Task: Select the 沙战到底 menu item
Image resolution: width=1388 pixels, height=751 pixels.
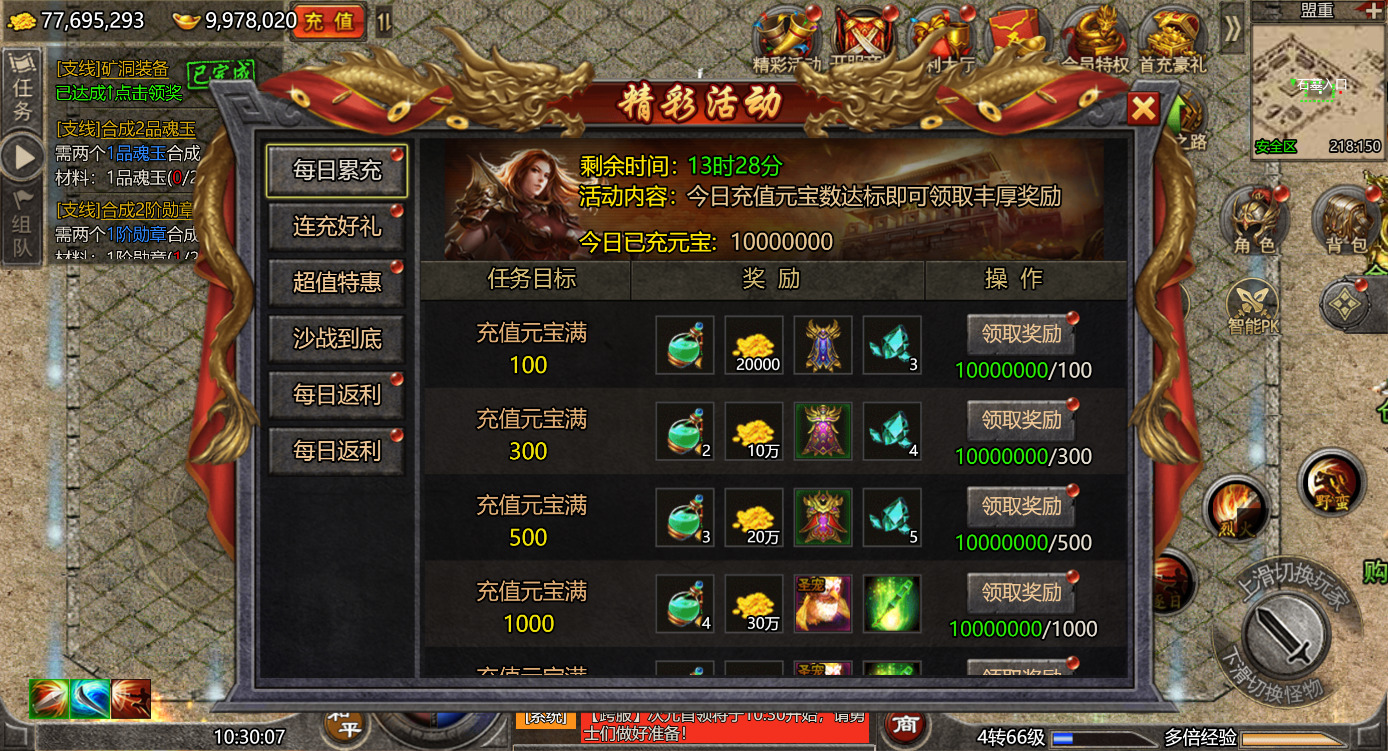Action: [336, 339]
